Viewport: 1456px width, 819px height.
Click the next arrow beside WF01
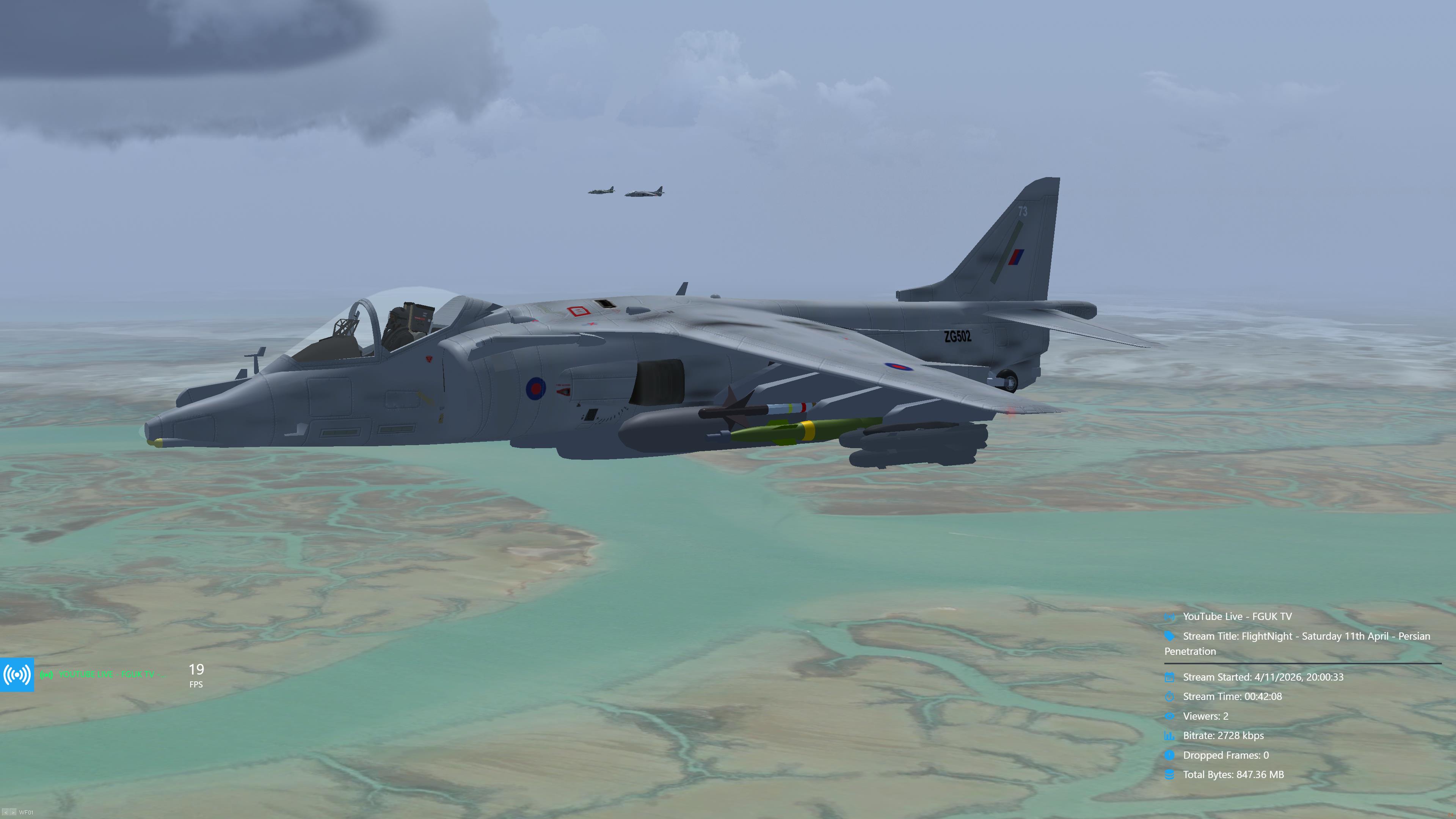tap(13, 812)
